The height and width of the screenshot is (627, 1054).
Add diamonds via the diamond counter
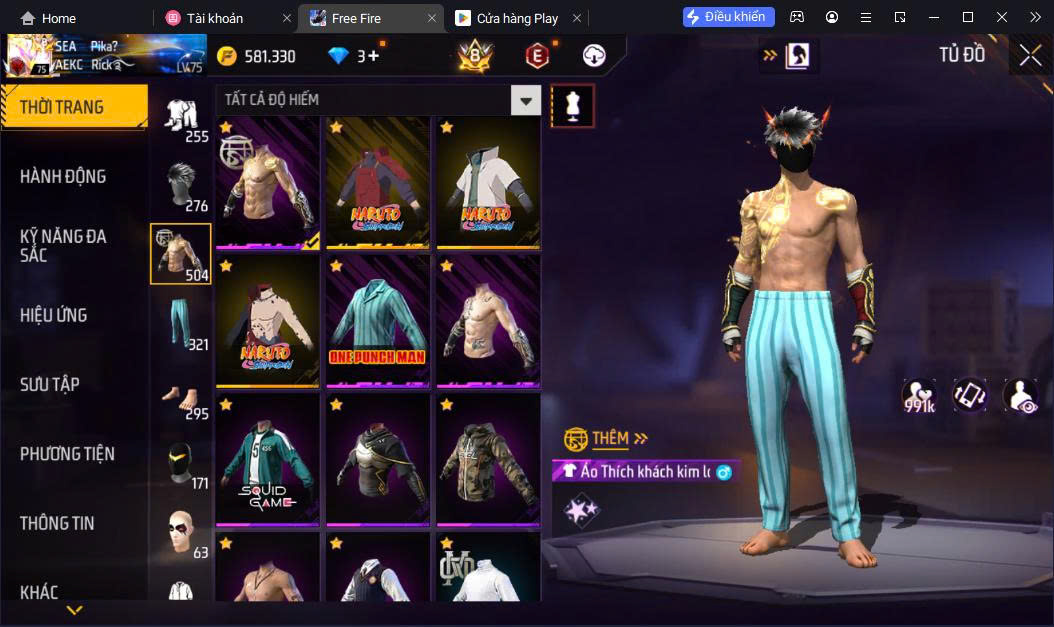point(356,56)
